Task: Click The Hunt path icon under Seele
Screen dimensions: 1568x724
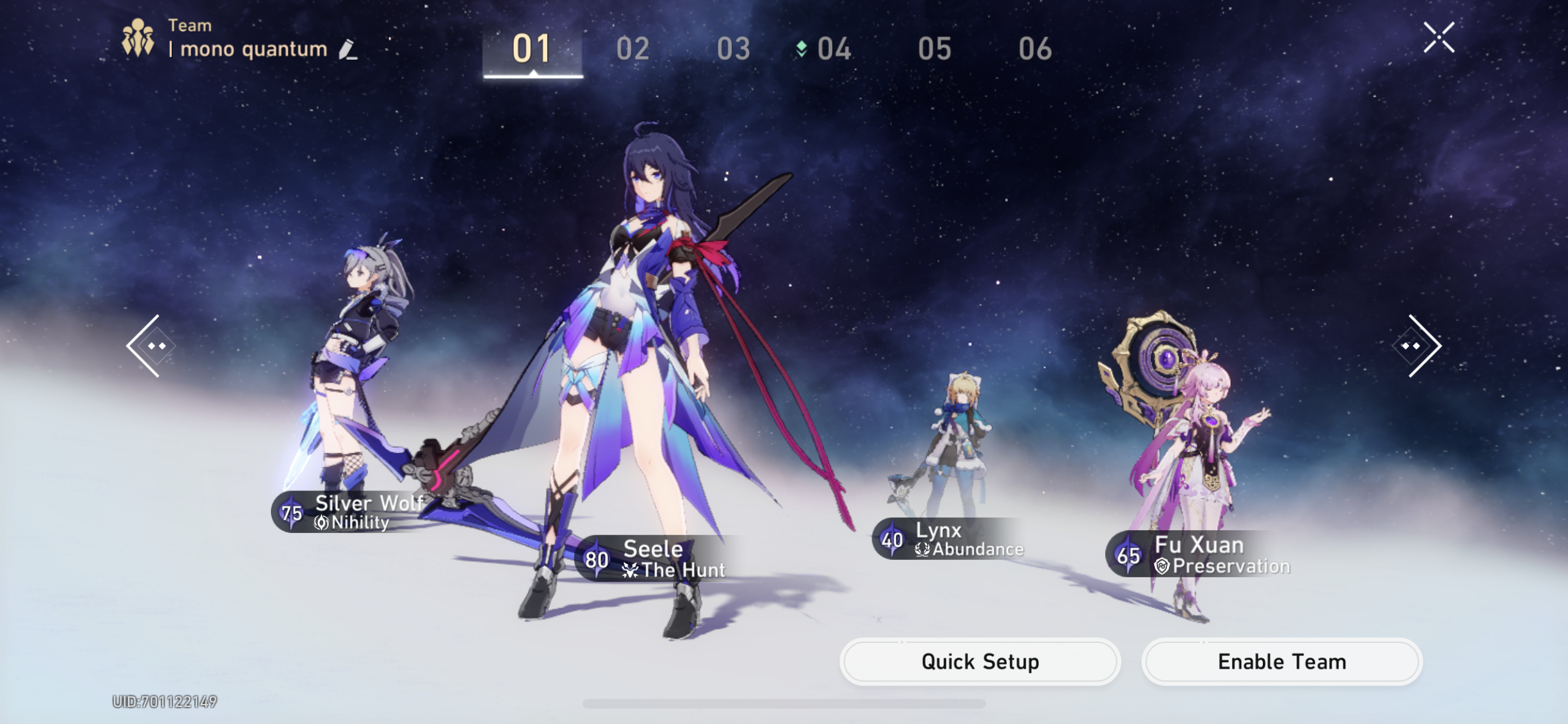Action: point(629,569)
